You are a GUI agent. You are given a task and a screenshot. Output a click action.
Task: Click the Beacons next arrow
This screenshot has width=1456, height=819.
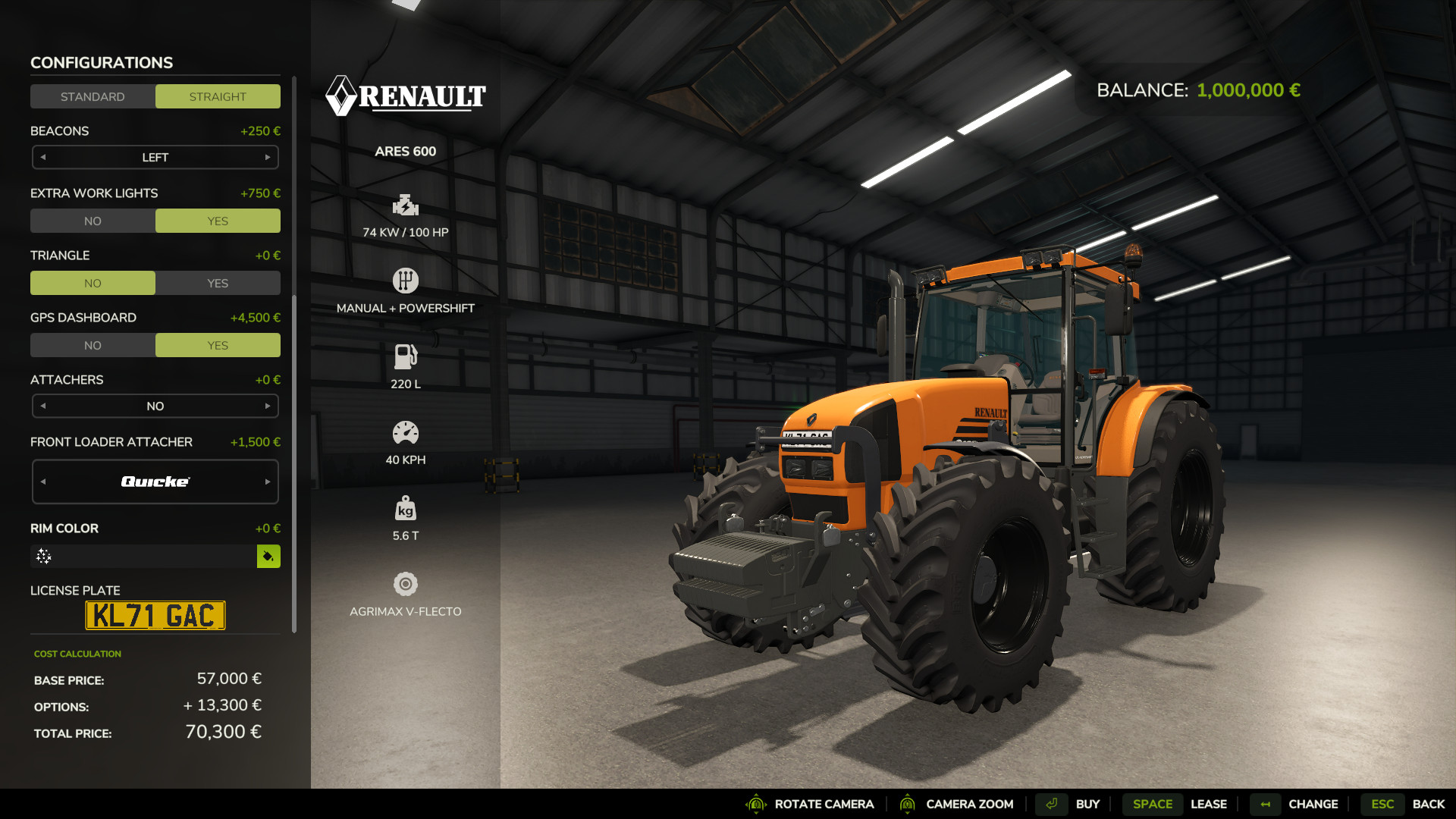[268, 158]
